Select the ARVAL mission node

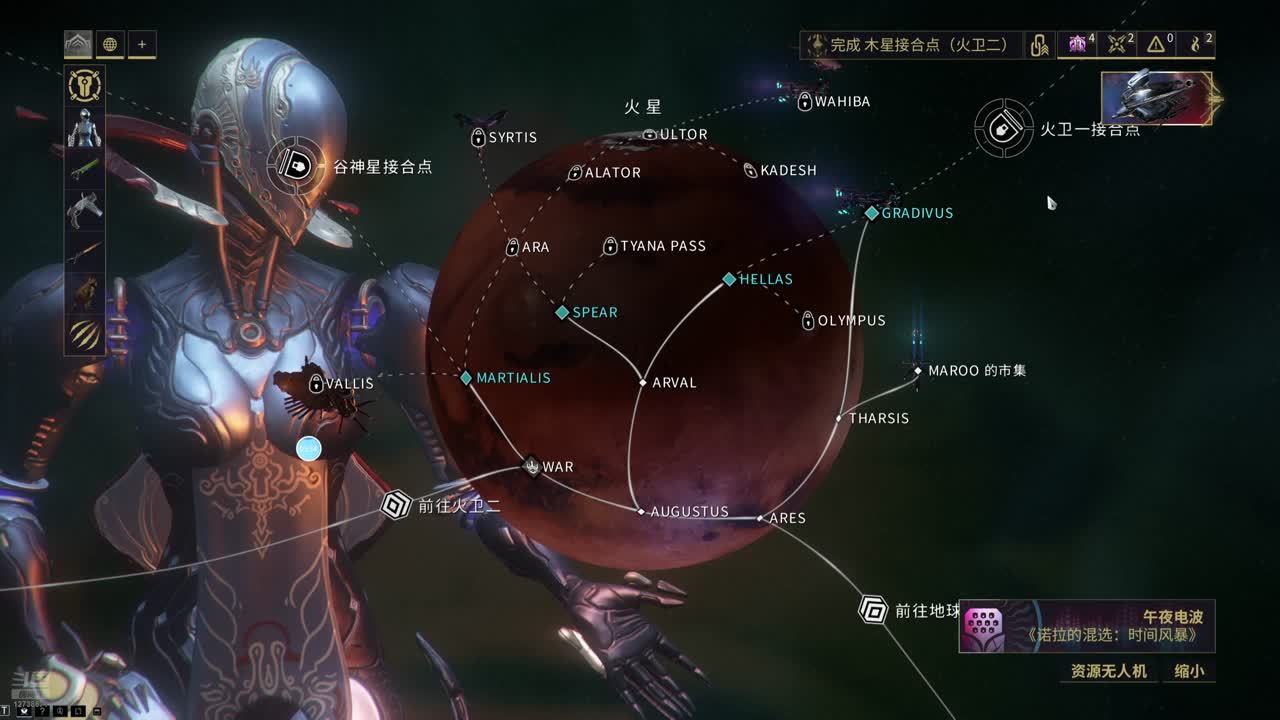pyautogui.click(x=643, y=383)
